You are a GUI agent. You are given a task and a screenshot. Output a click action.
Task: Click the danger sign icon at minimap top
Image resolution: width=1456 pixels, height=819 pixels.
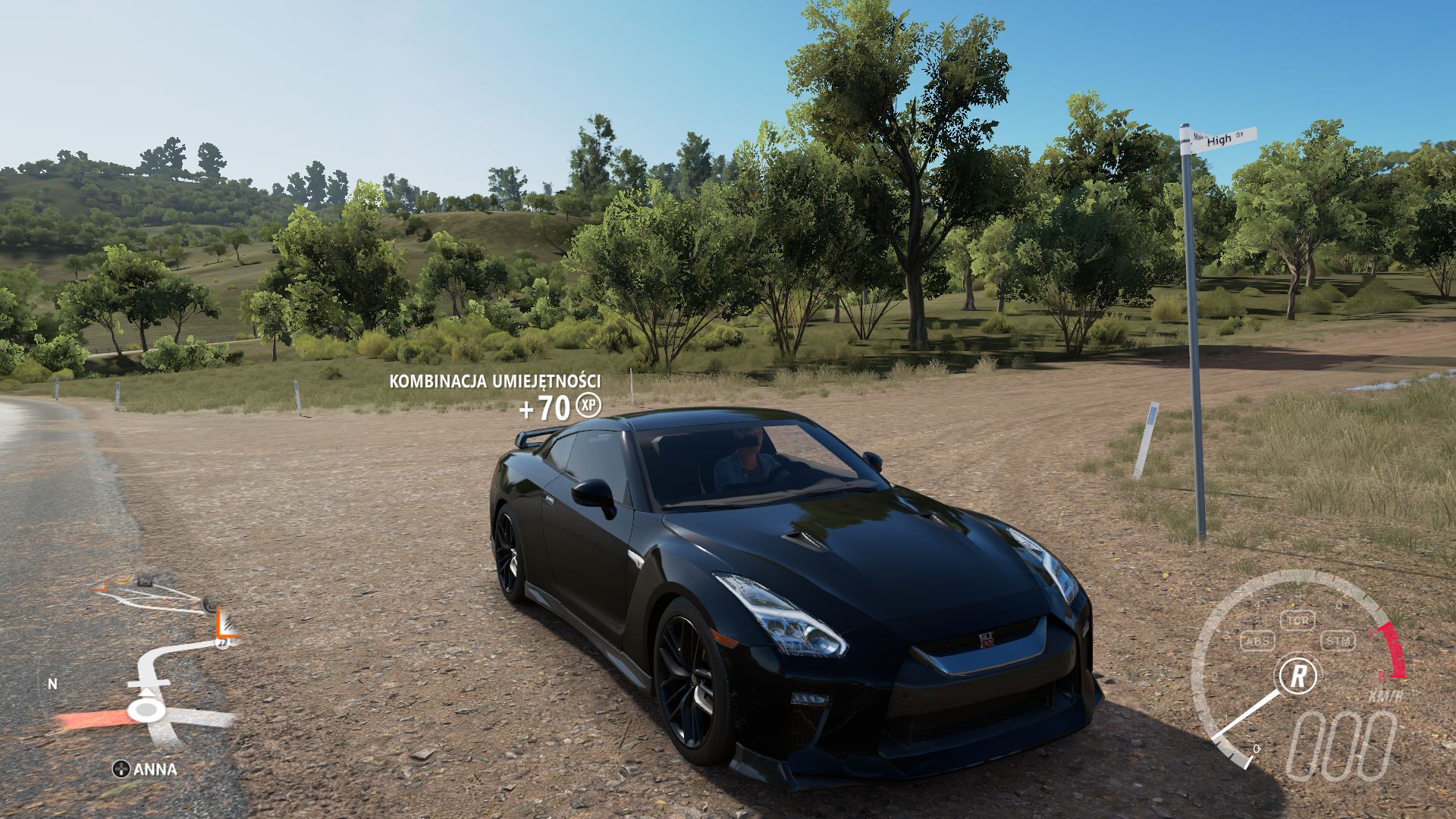point(144,582)
